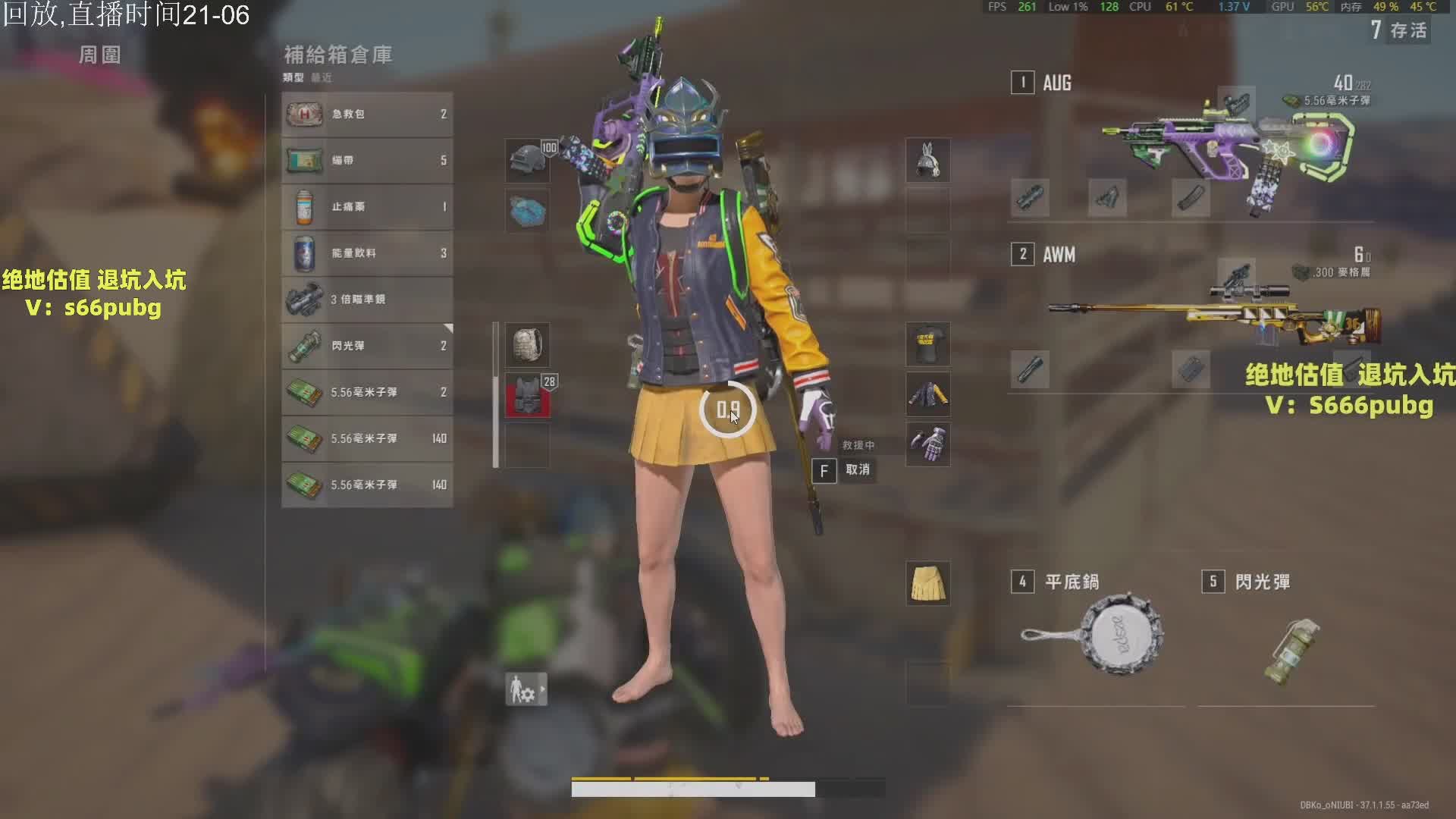The image size is (1456, 819).
Task: Open the character appearance settings icon
Action: (x=526, y=689)
